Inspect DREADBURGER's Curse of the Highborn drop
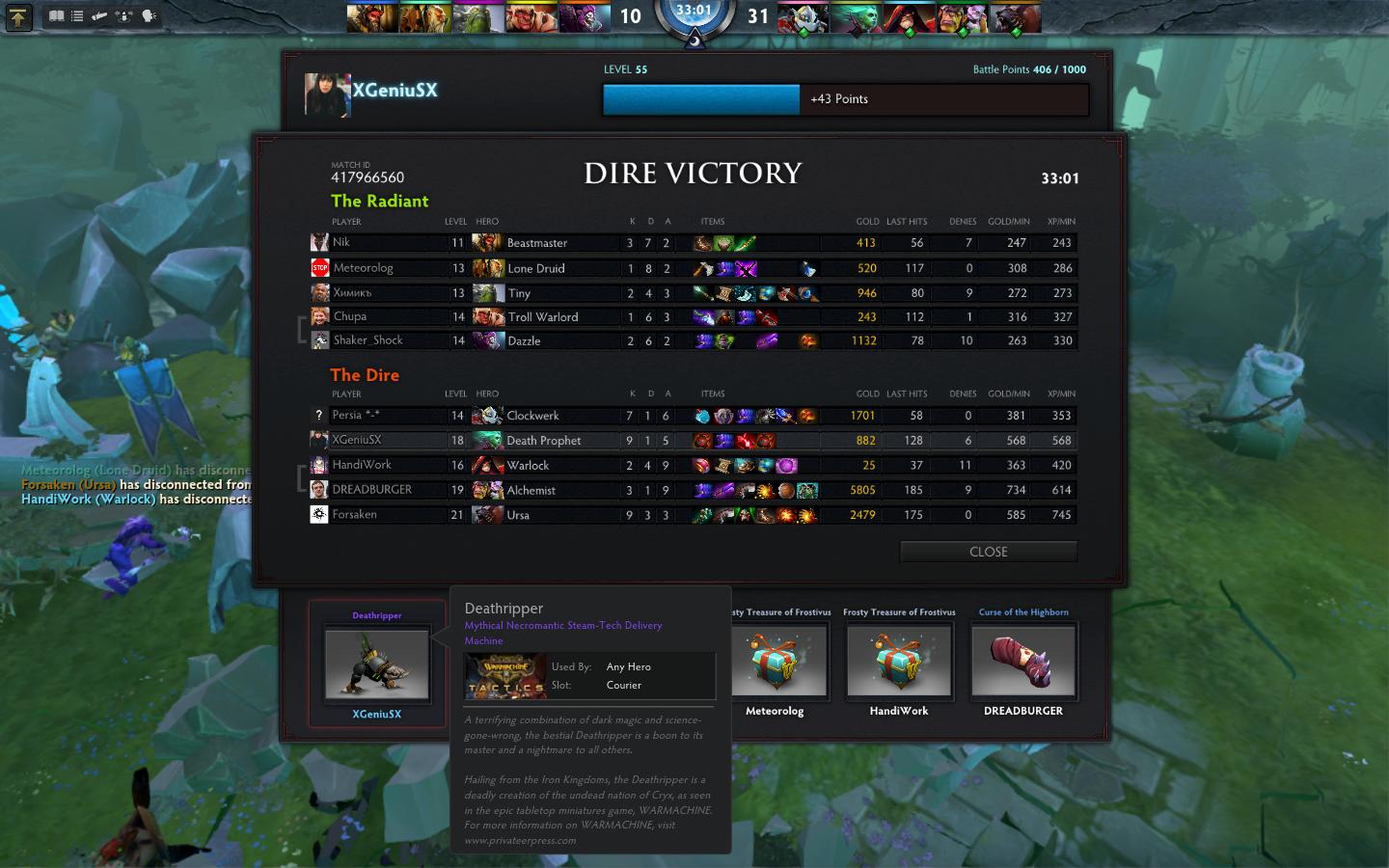 click(x=1023, y=662)
